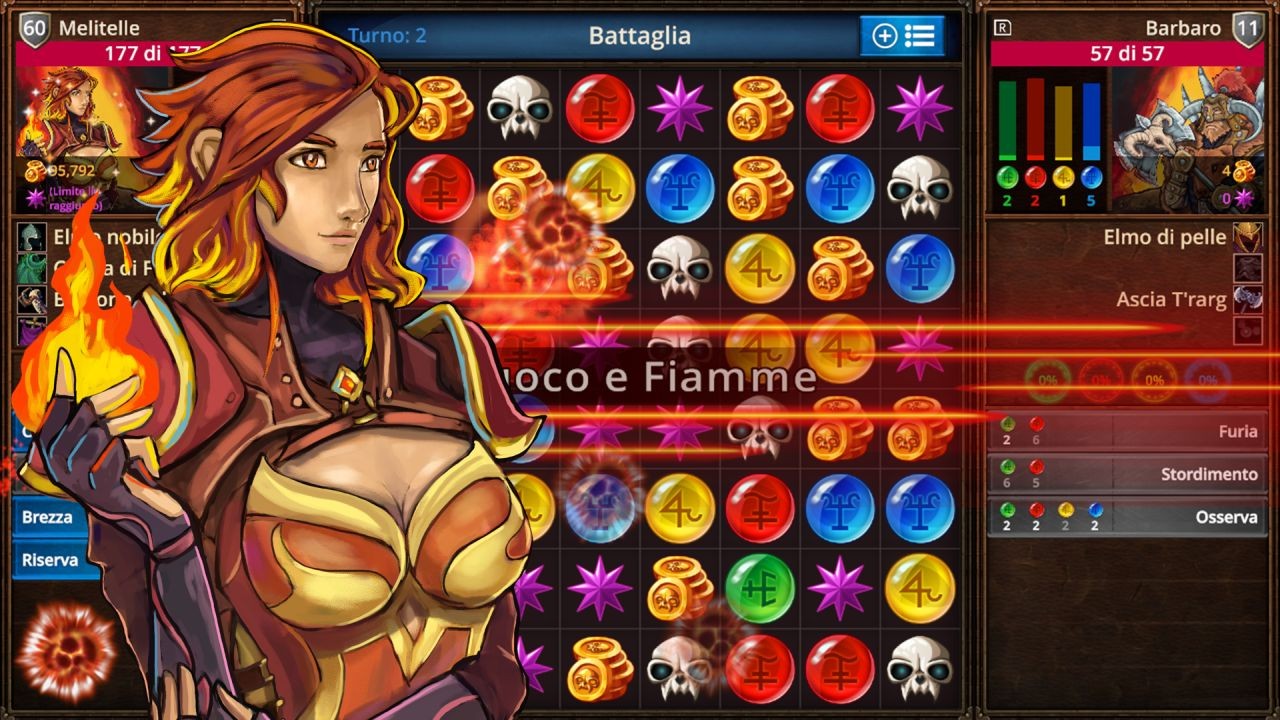Inspect the enemy's Stordimento spell
The height and width of the screenshot is (720, 1280).
[x=1127, y=474]
